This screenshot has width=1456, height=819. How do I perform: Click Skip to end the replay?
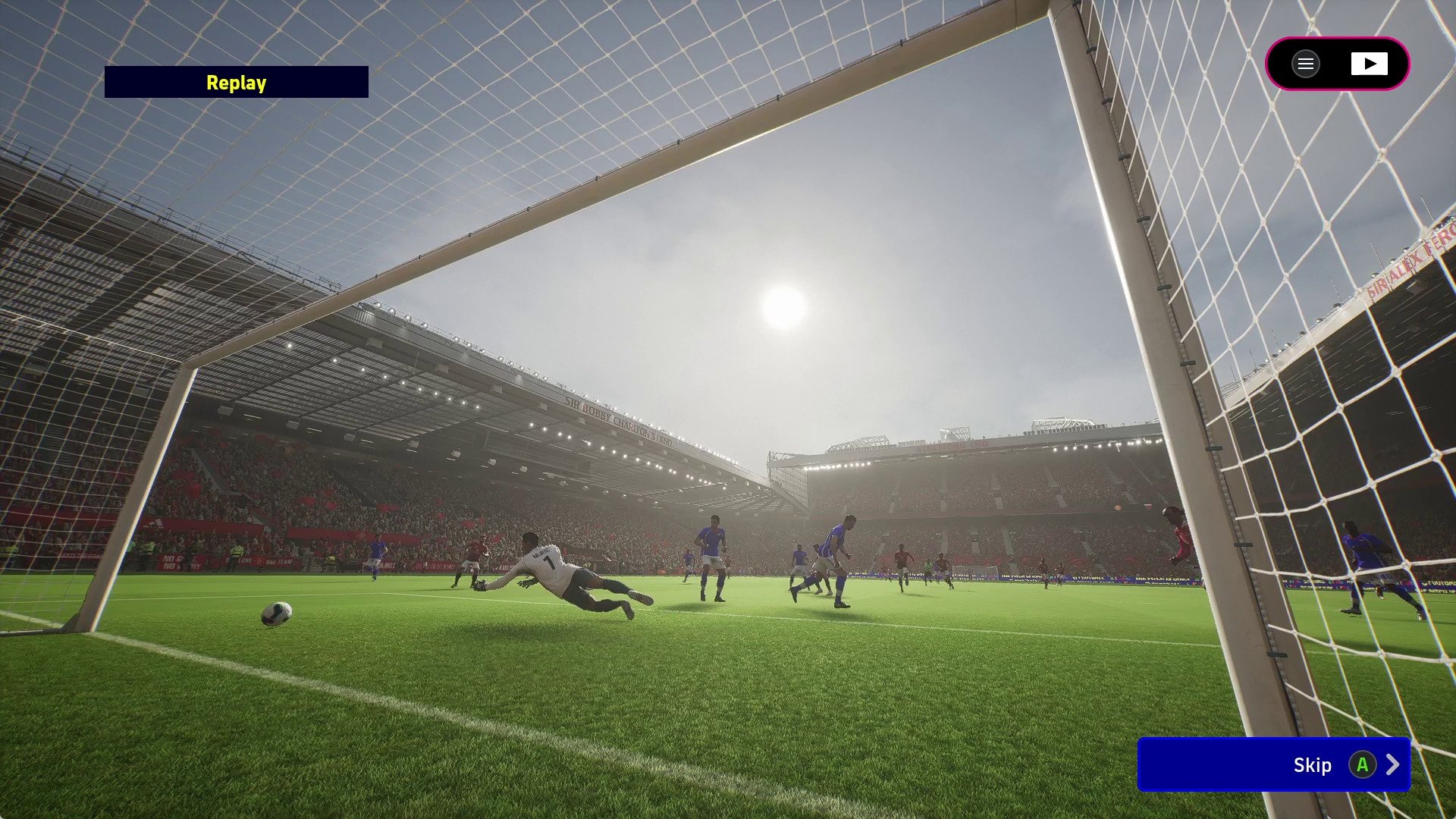click(x=1311, y=765)
